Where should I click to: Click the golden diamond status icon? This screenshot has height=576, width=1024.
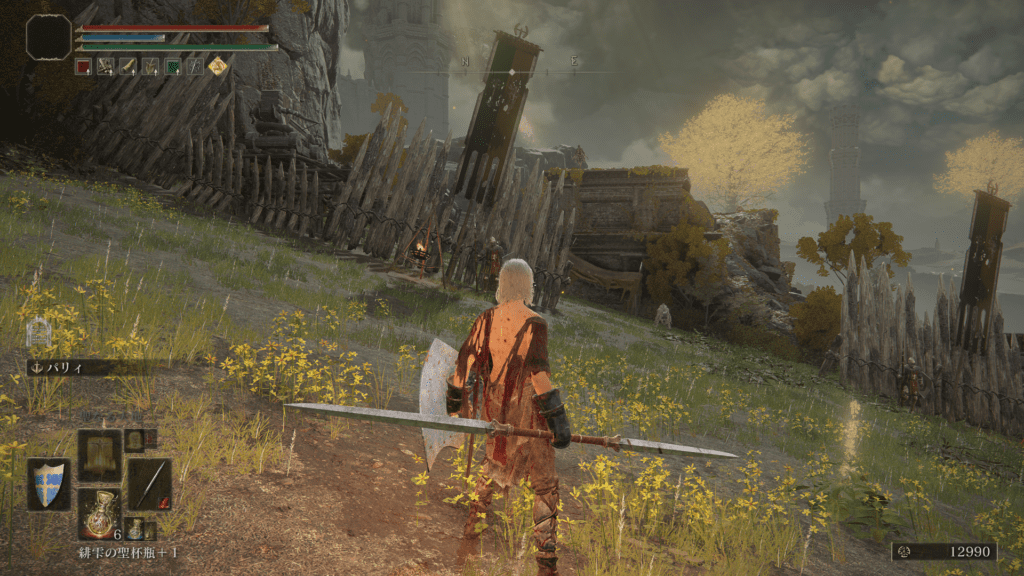click(x=217, y=67)
